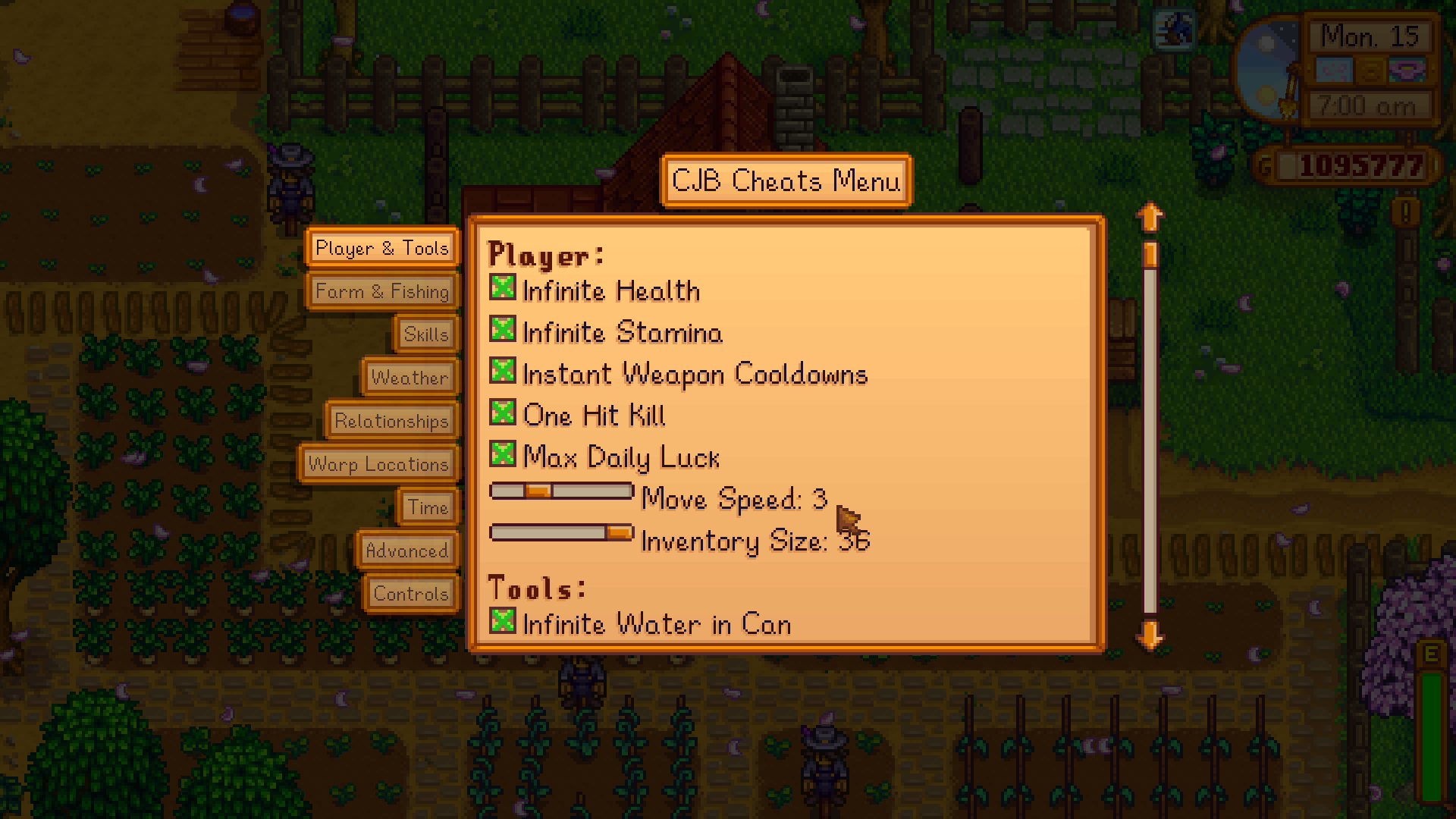Switch to the Farm & Fishing tab
The image size is (1456, 819).
click(382, 291)
